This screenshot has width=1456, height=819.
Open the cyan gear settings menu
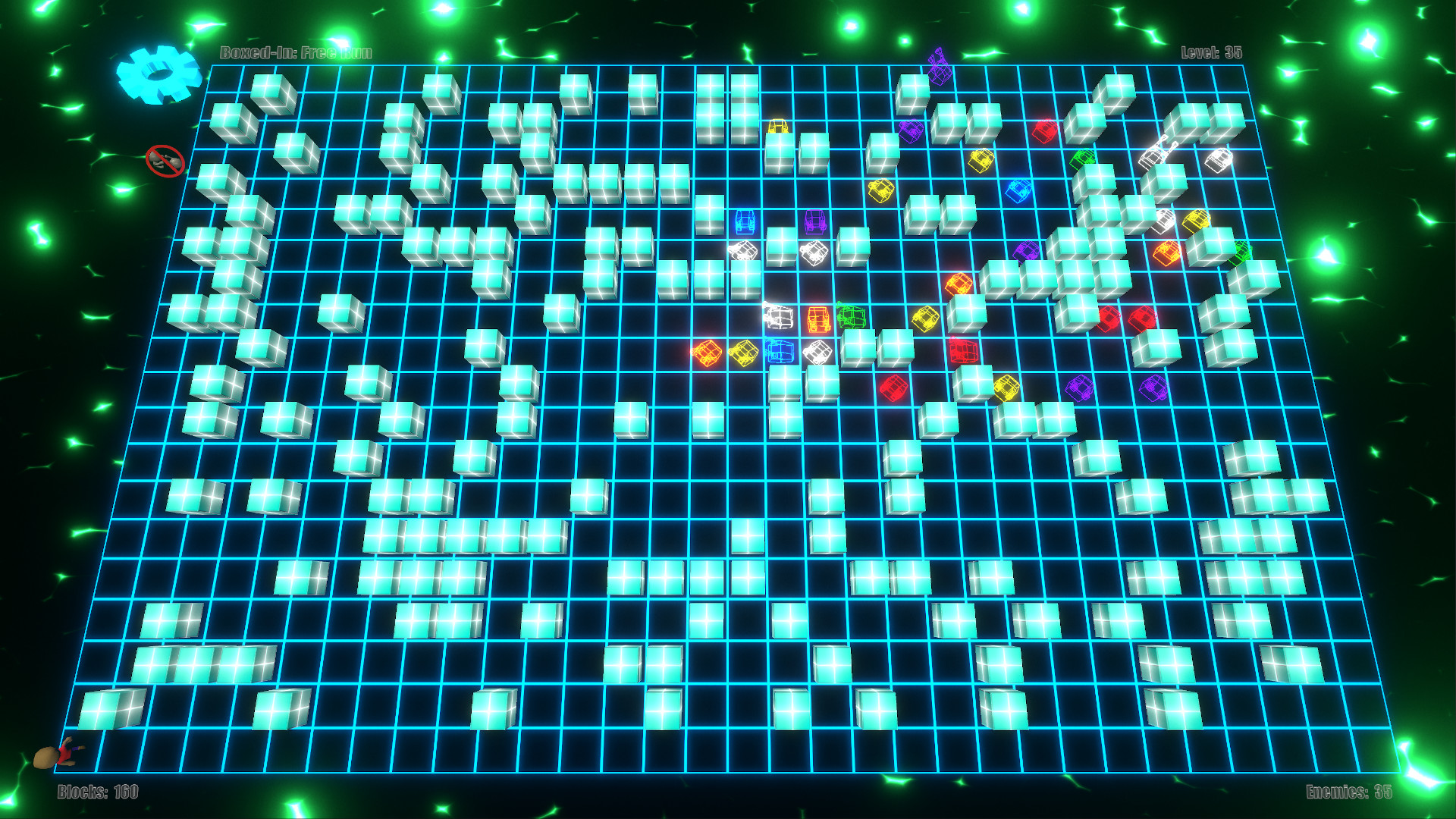[x=158, y=74]
